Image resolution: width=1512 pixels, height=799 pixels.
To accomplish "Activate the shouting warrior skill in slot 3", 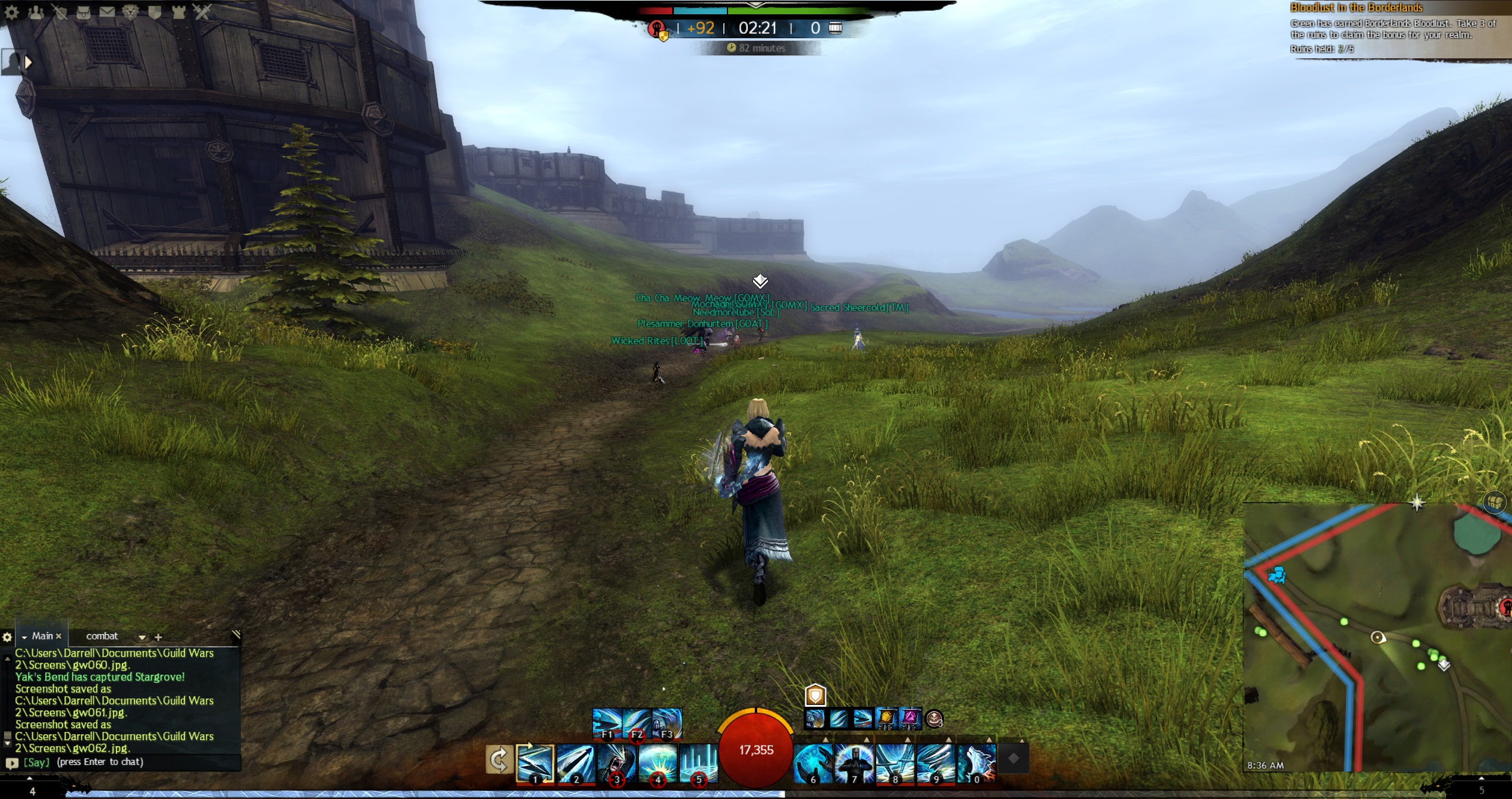I will pos(616,763).
